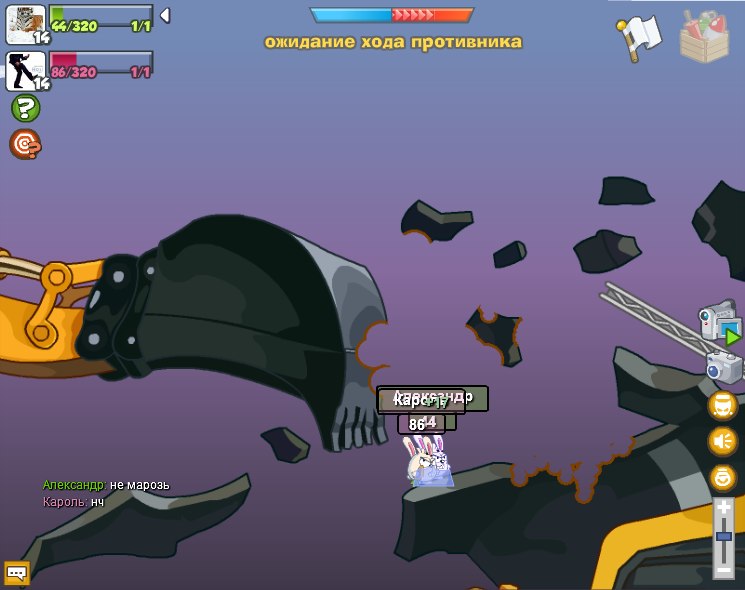This screenshot has height=590, width=745.
Task: Click the white surrender flag icon
Action: 640,37
